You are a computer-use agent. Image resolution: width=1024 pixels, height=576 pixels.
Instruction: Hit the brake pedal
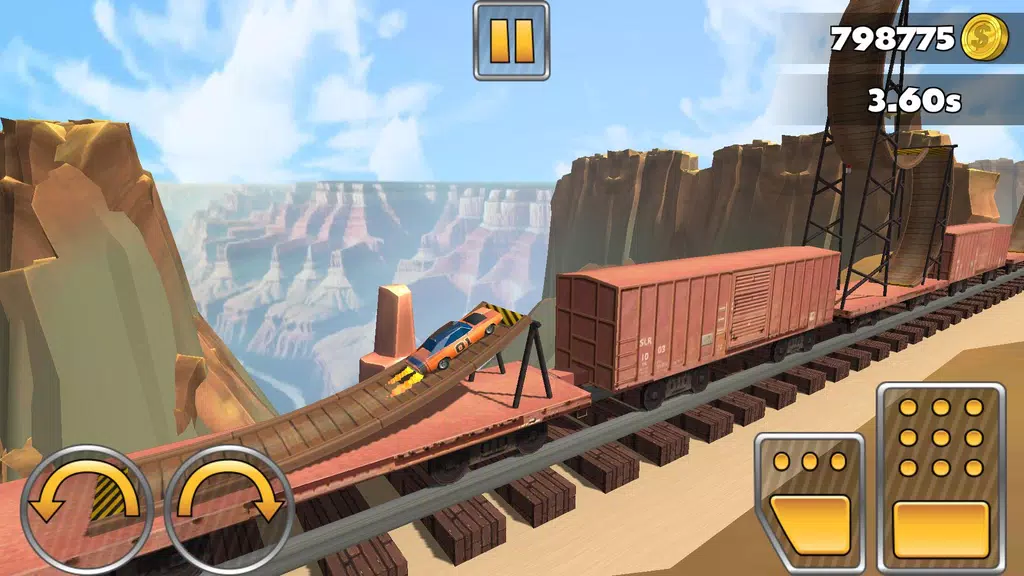(x=809, y=501)
